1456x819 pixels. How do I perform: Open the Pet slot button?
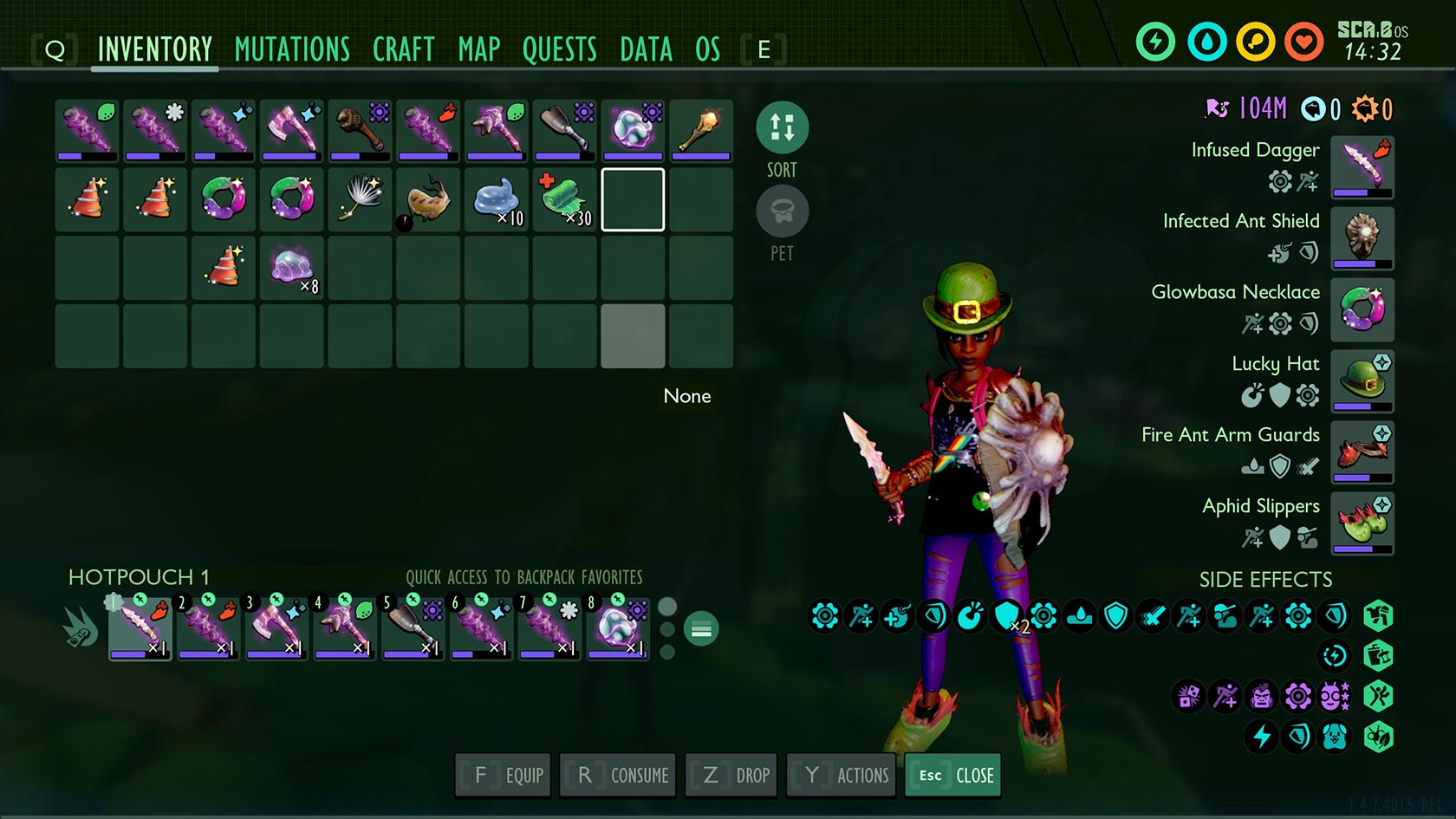tap(782, 211)
